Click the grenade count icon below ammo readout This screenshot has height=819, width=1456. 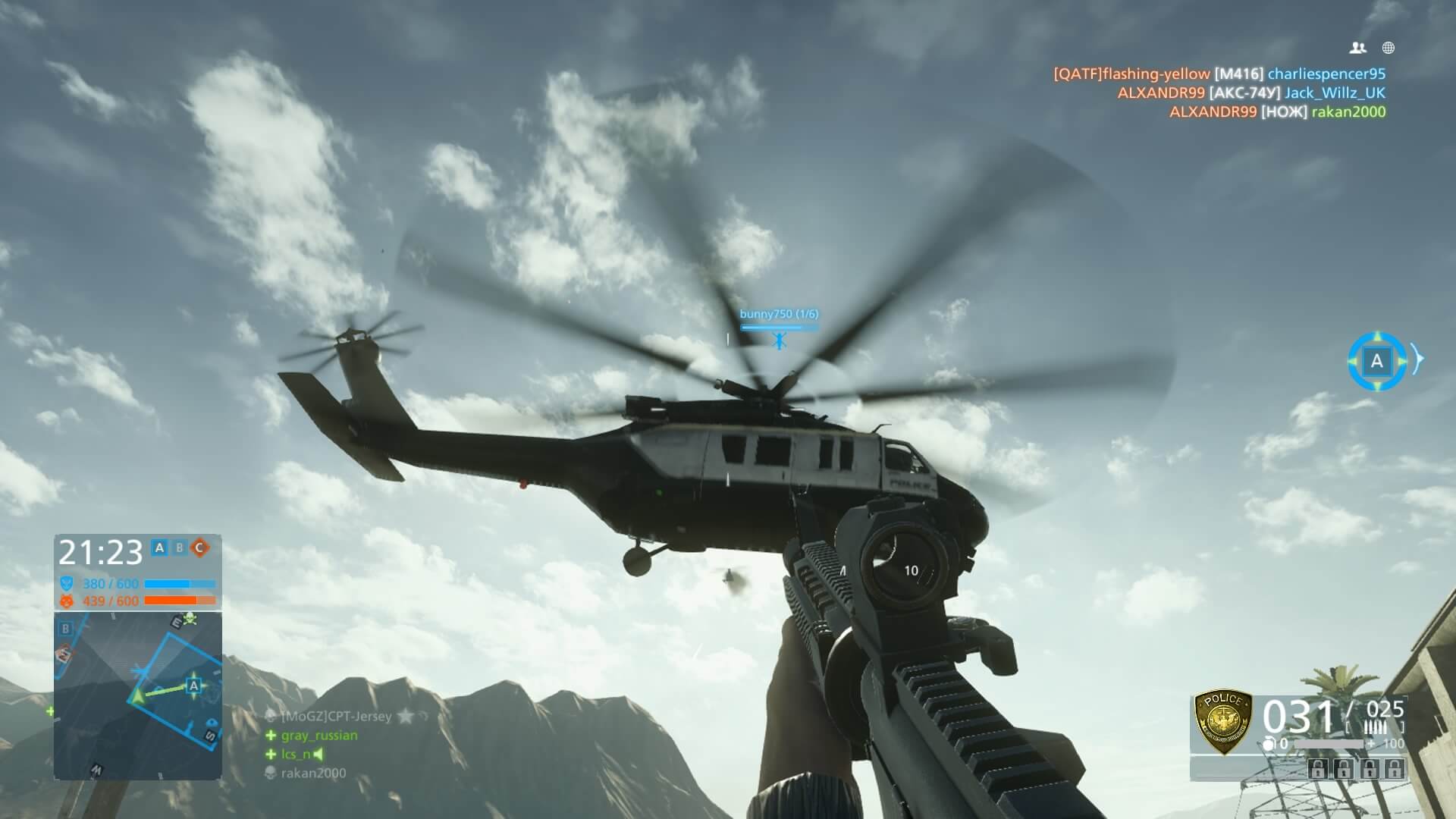pos(1270,743)
